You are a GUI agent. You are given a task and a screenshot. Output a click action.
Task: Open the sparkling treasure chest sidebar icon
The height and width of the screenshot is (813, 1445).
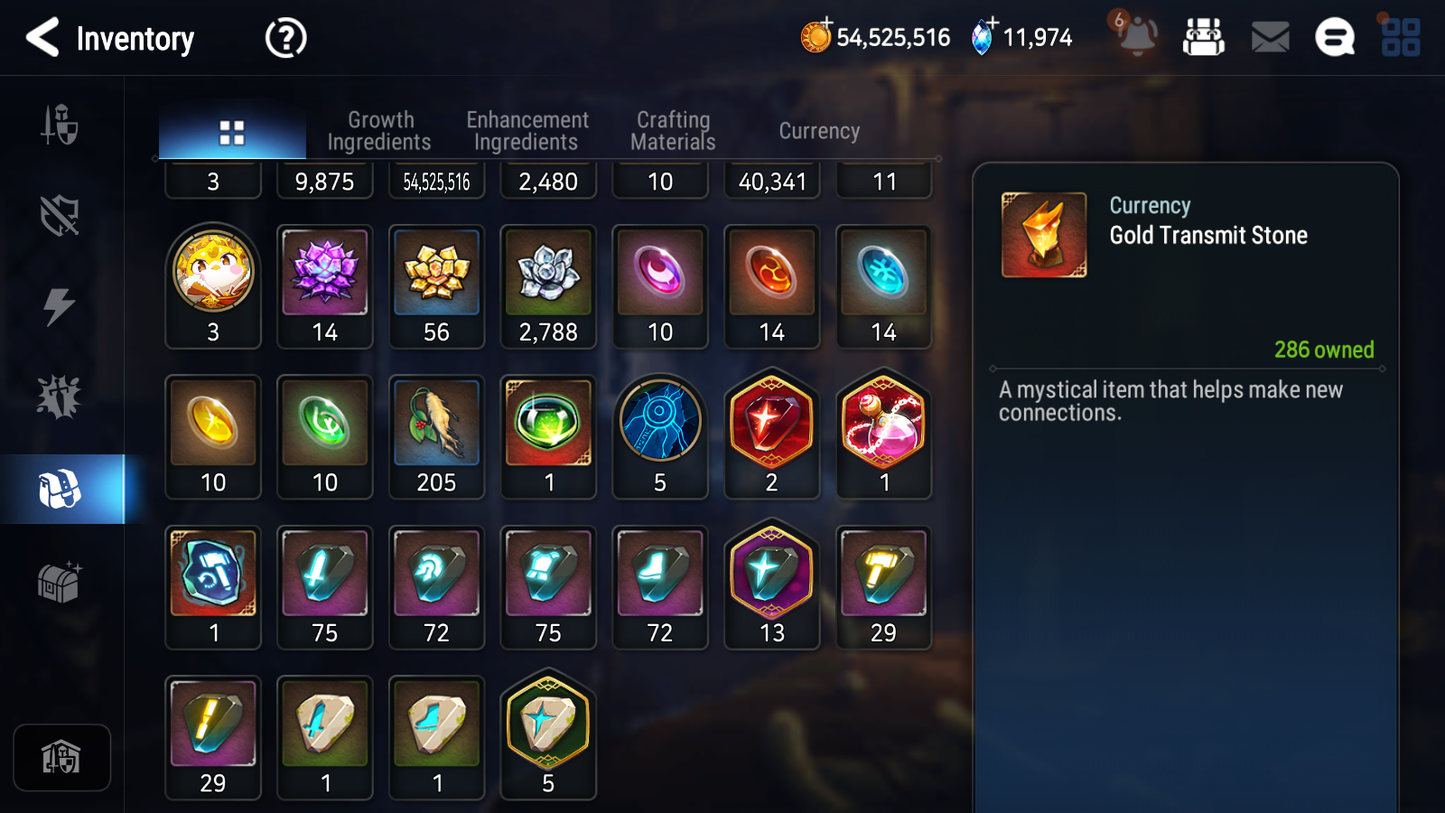click(62, 578)
